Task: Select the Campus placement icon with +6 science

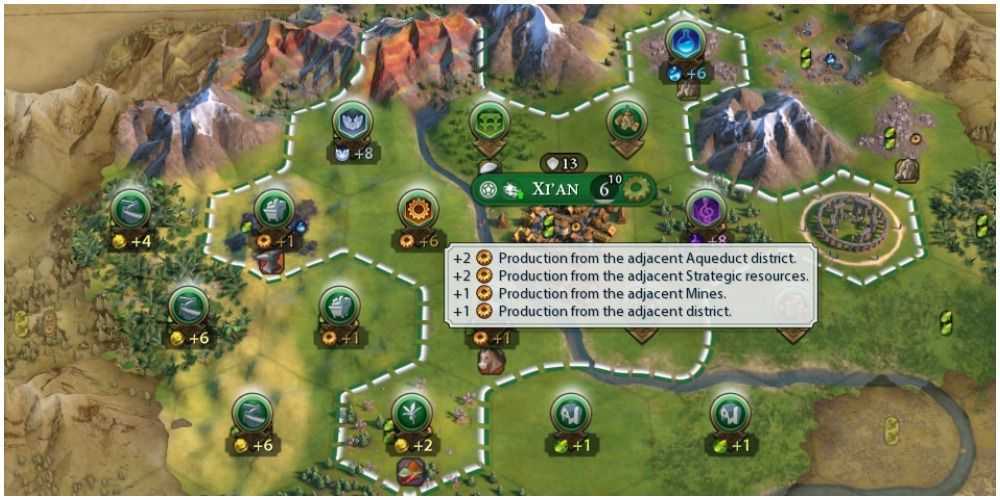Action: pyautogui.click(x=686, y=42)
